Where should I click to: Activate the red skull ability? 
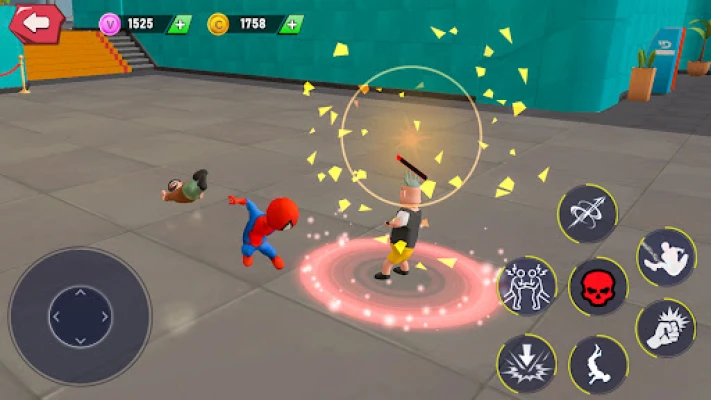coord(598,287)
